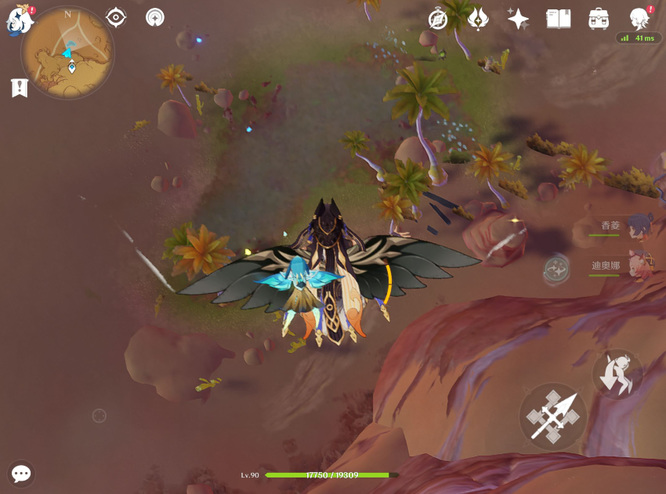Open the Paimon menu
Screen dimensions: 666x494
pos(20,19)
